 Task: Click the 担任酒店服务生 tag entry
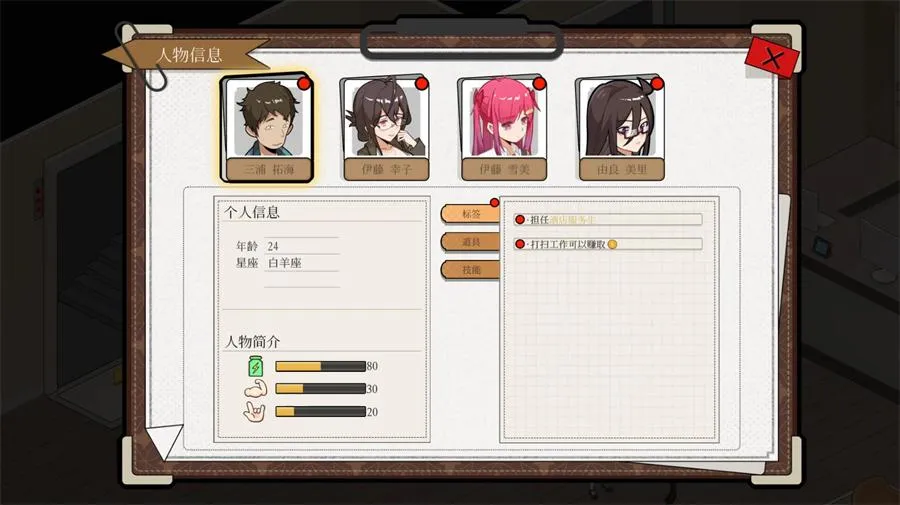[608, 219]
